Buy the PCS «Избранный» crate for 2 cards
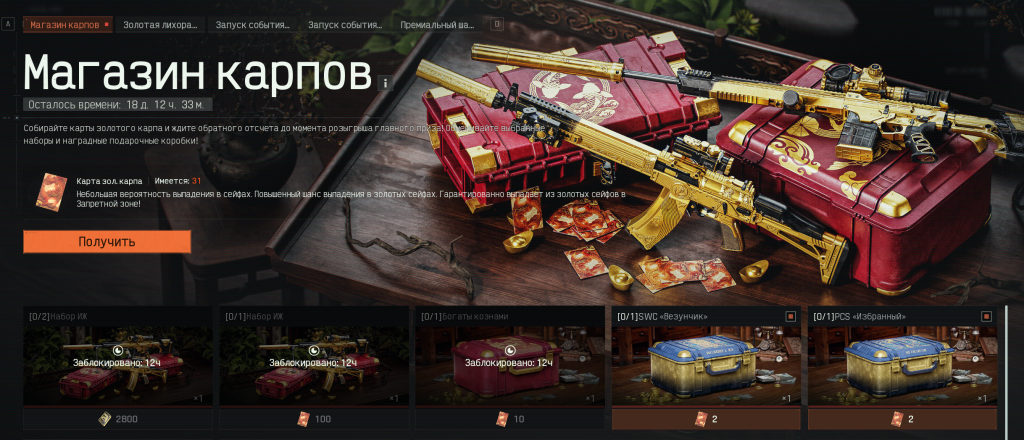This screenshot has width=1024, height=440. (901, 419)
